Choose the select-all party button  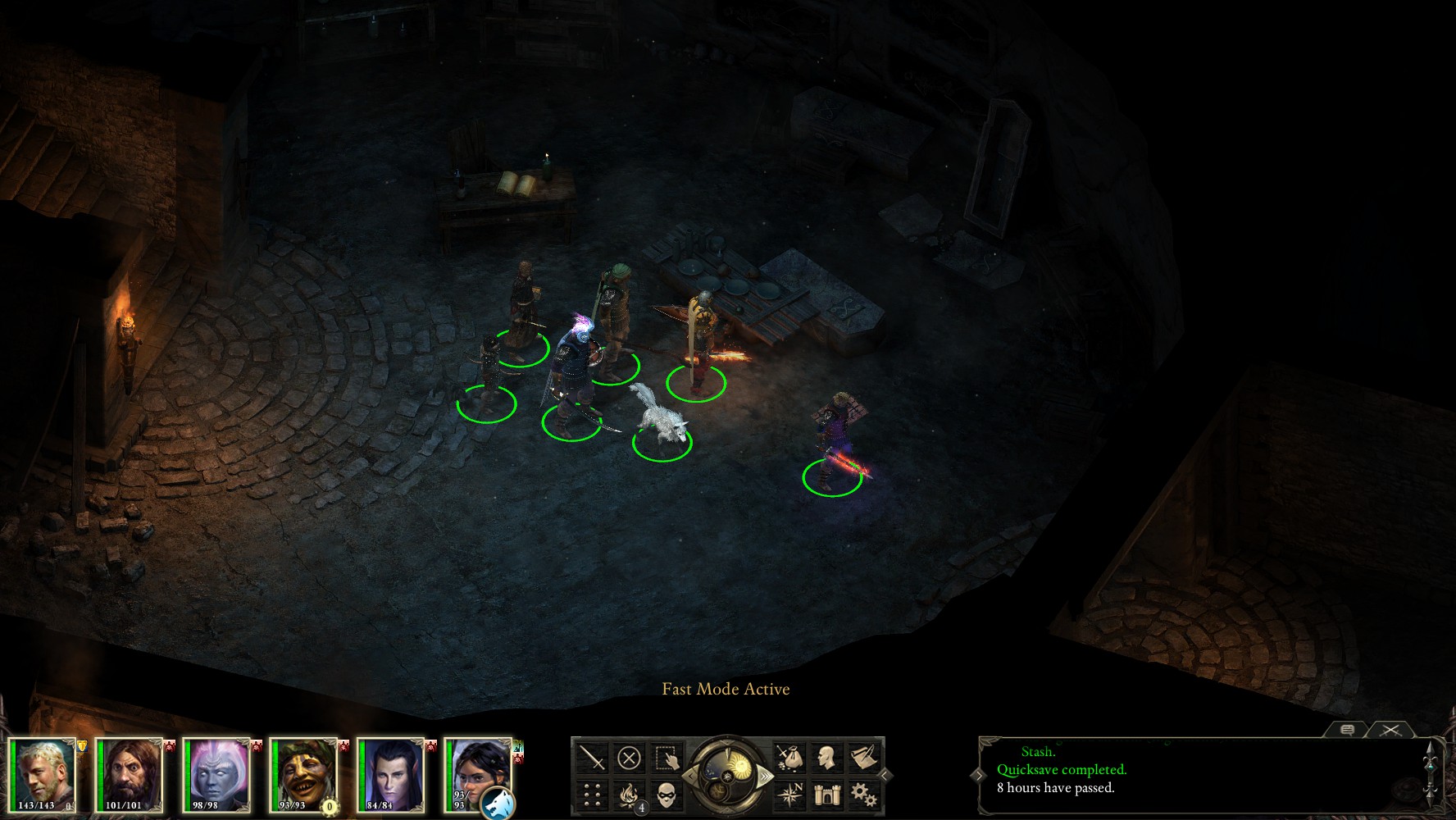tap(667, 758)
